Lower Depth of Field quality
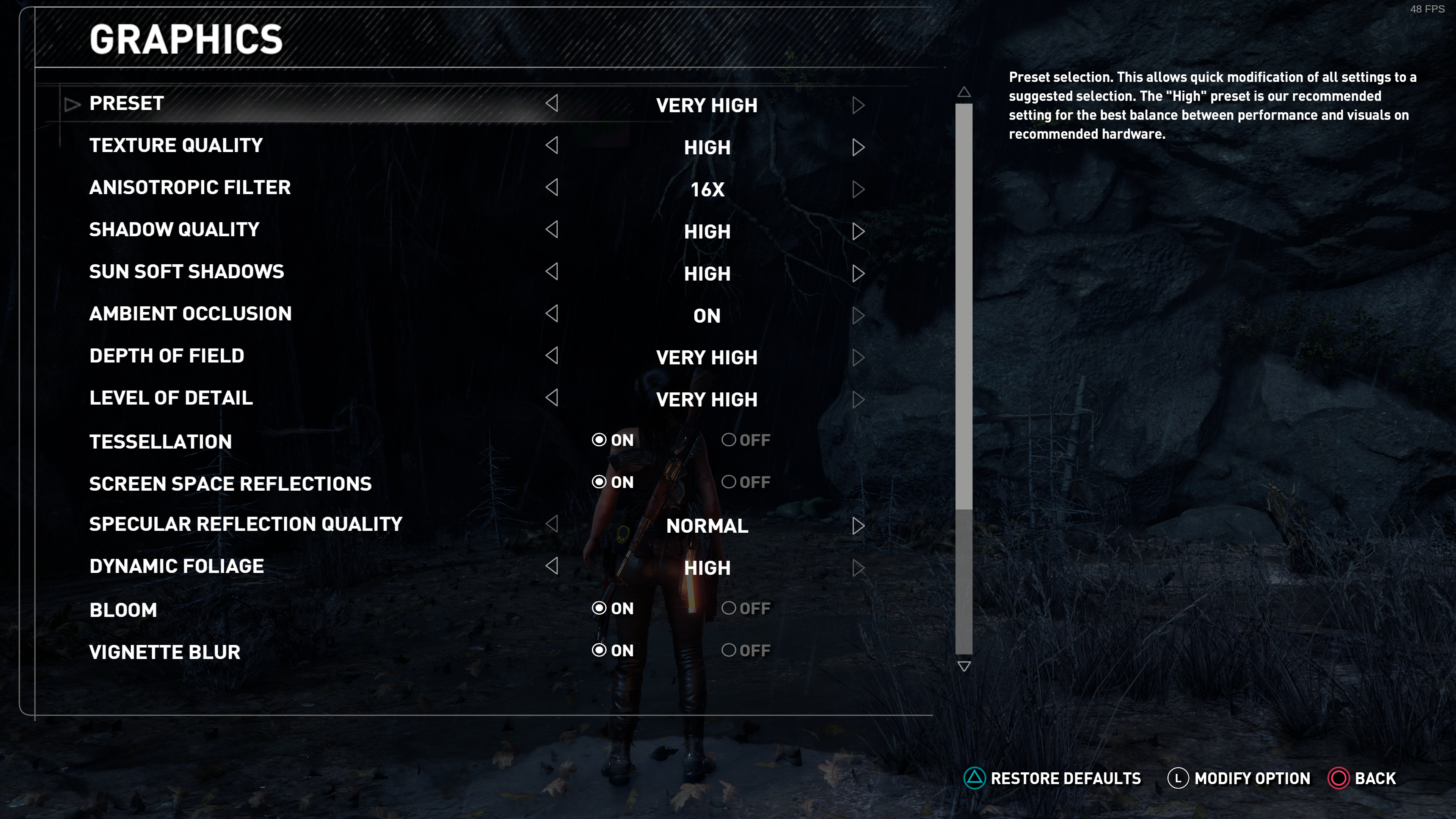The height and width of the screenshot is (819, 1456). coord(552,356)
